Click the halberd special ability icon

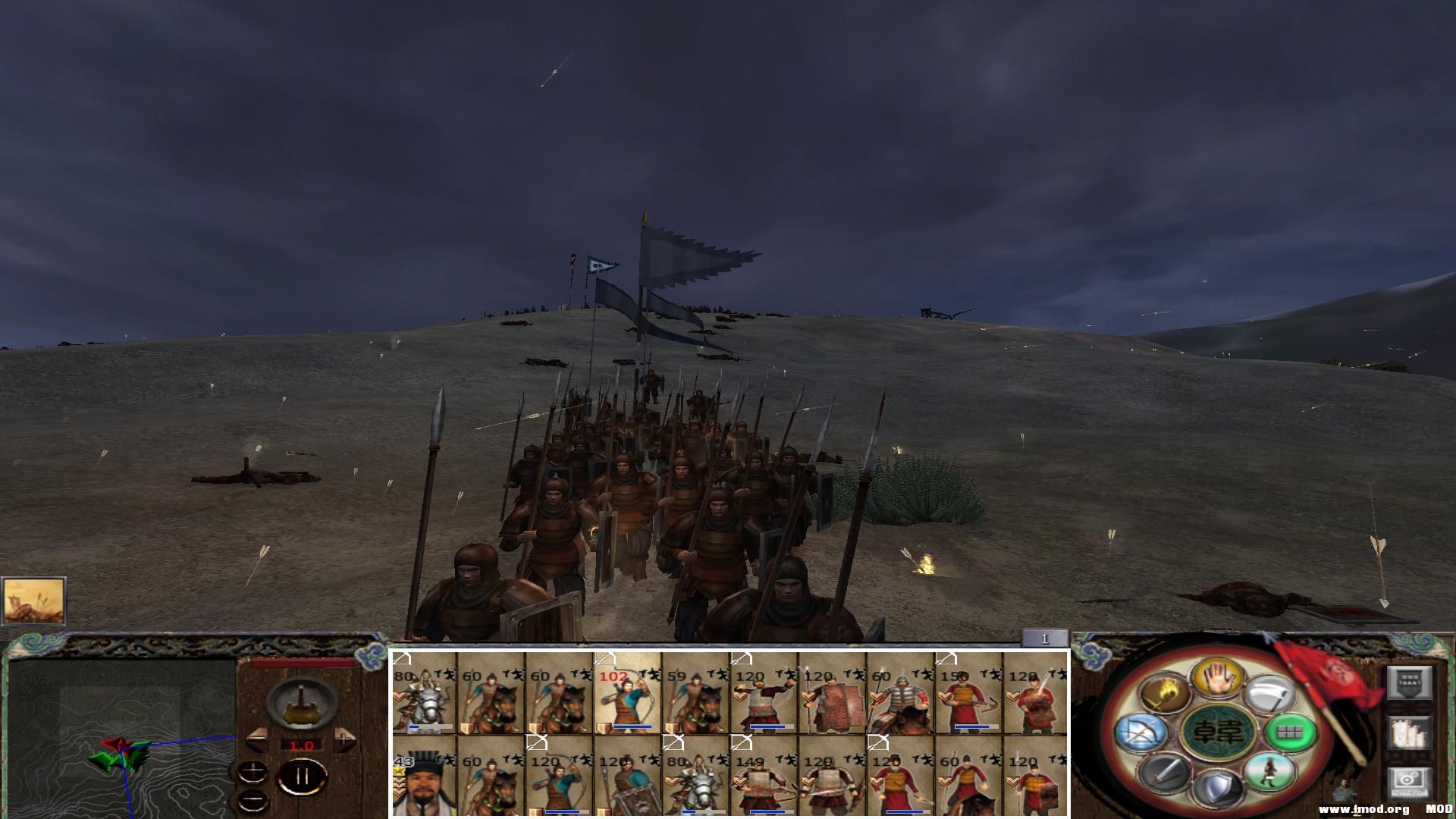(1269, 693)
